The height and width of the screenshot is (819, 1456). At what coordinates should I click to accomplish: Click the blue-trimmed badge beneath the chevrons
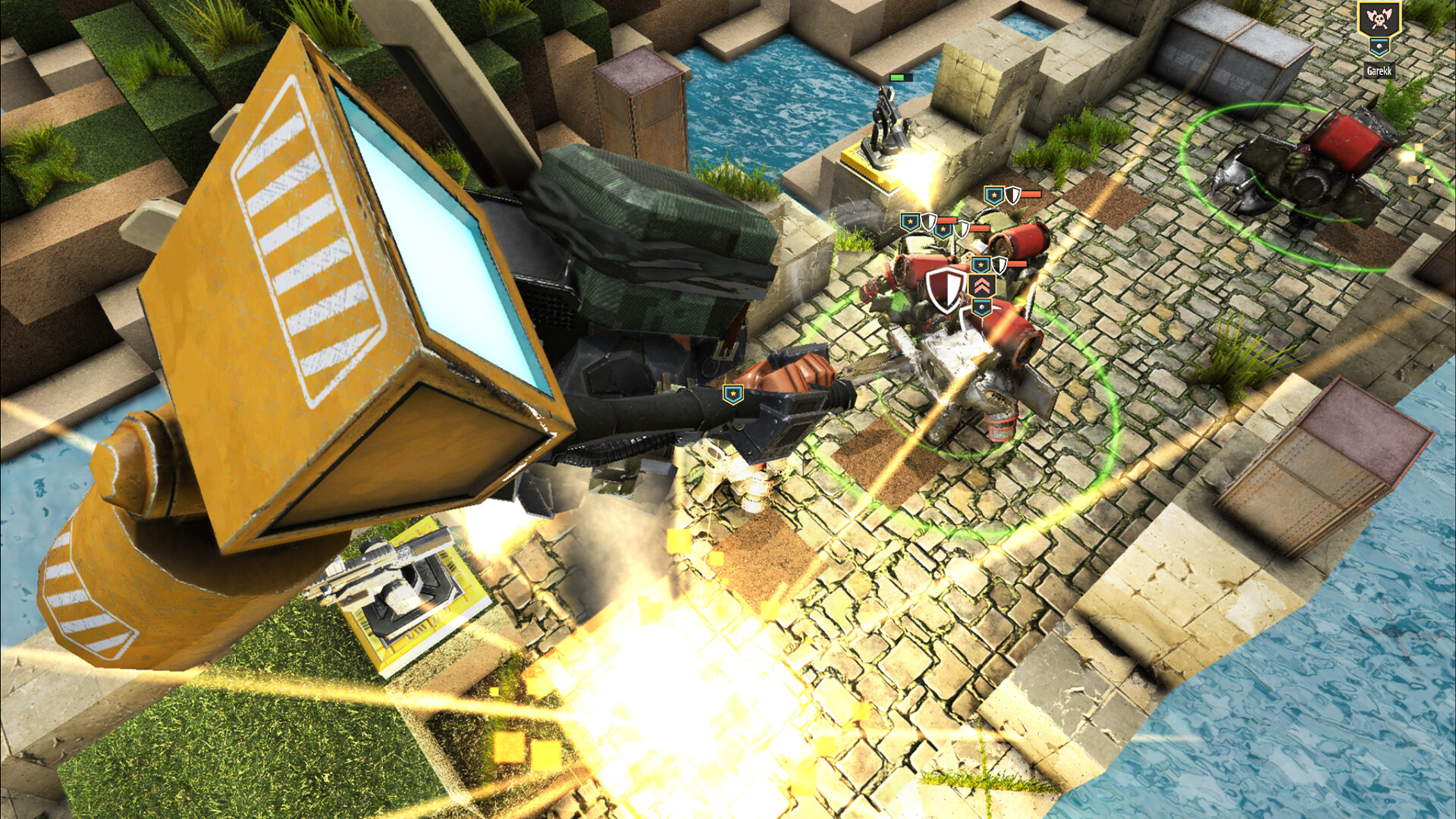(981, 308)
